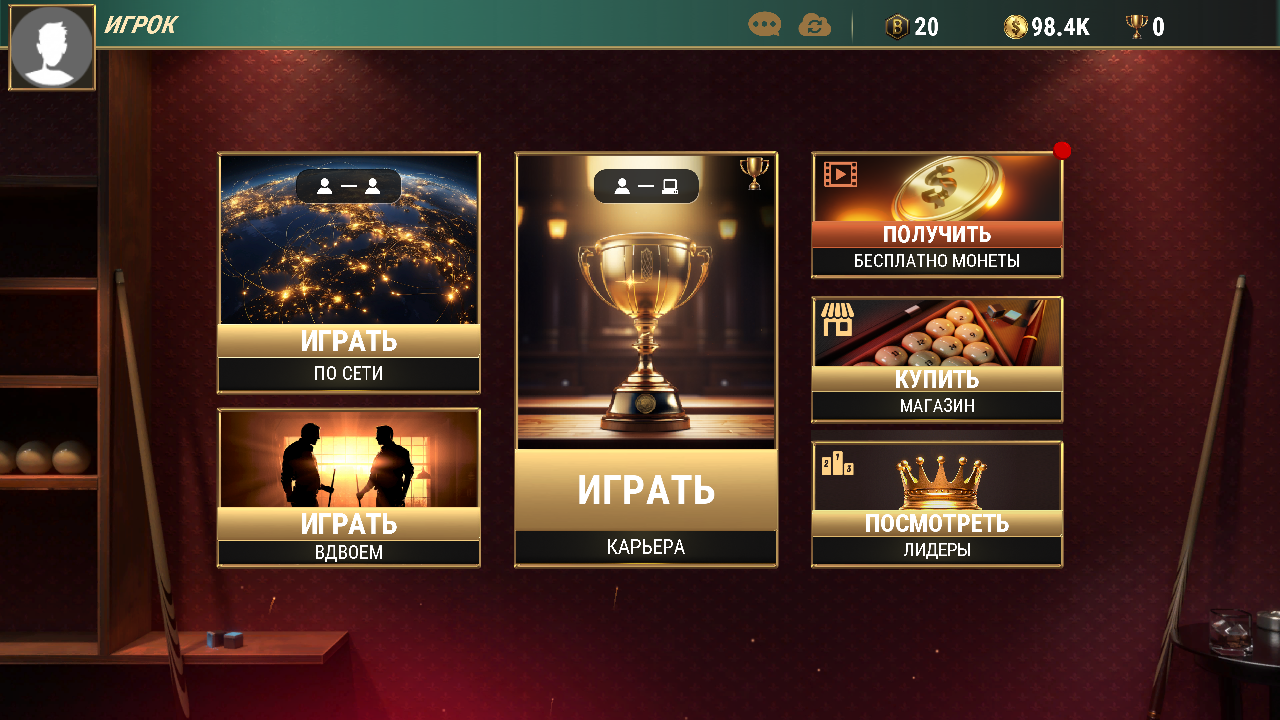View leaderboards via ПОСМОТРЕТЬ ЛИДЕРЫ

(936, 523)
